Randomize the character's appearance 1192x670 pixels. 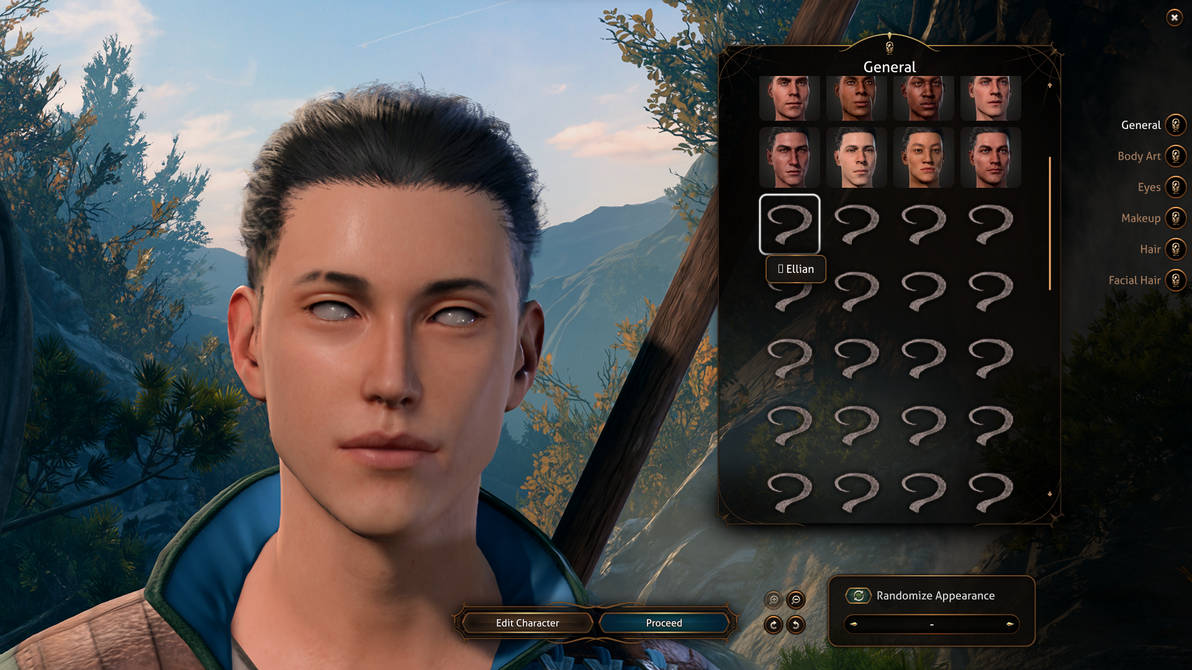(859, 596)
